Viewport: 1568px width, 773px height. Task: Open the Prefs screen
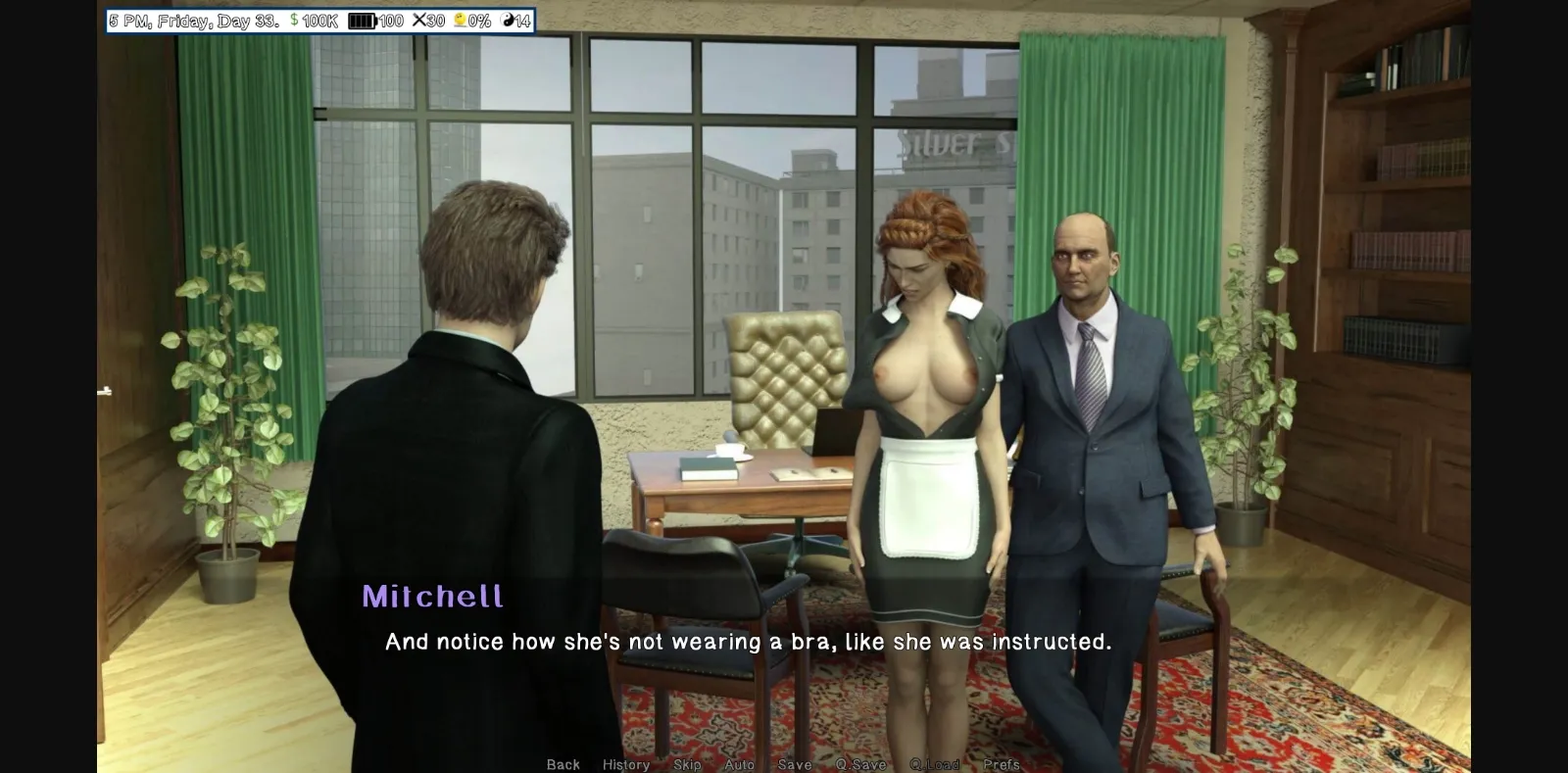click(1002, 763)
